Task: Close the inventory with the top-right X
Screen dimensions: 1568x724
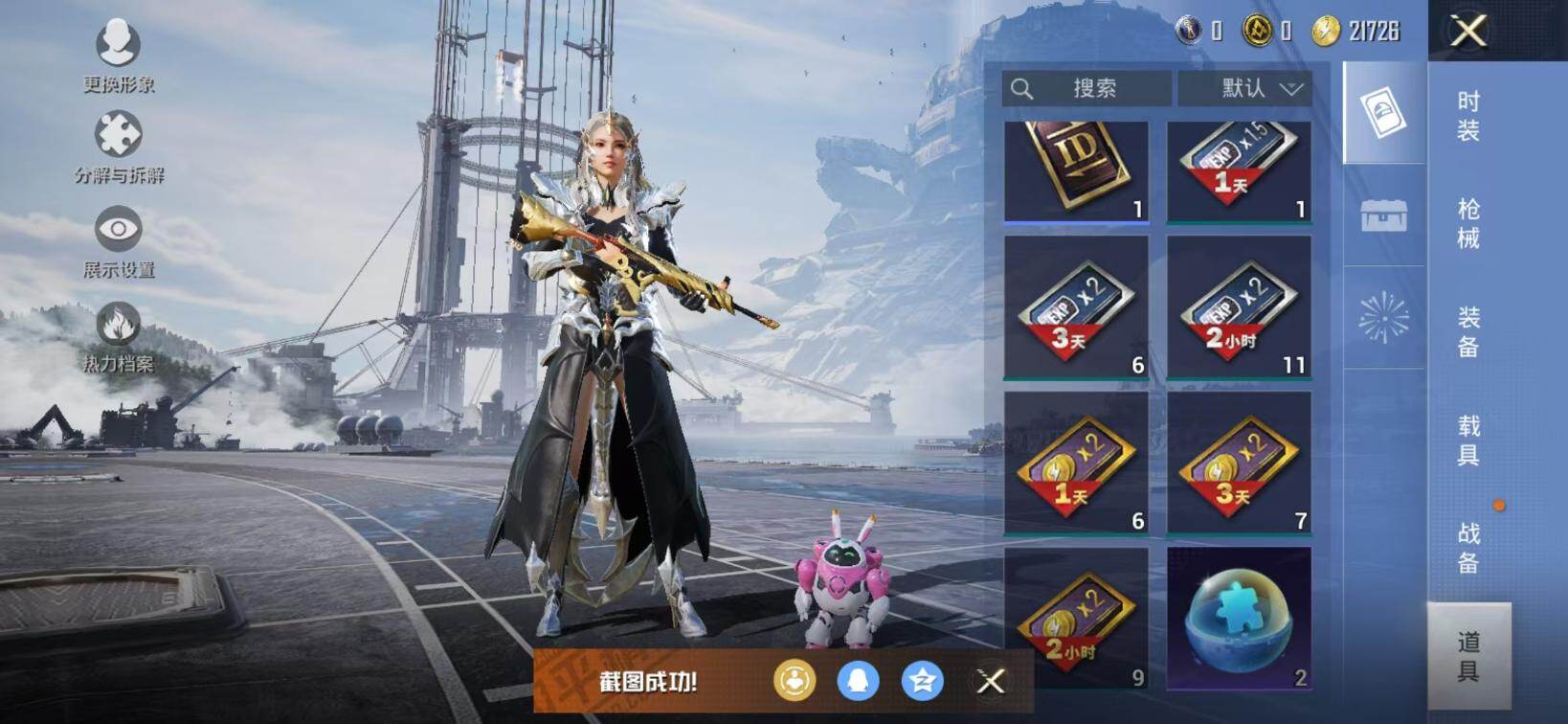Action: [1467, 31]
